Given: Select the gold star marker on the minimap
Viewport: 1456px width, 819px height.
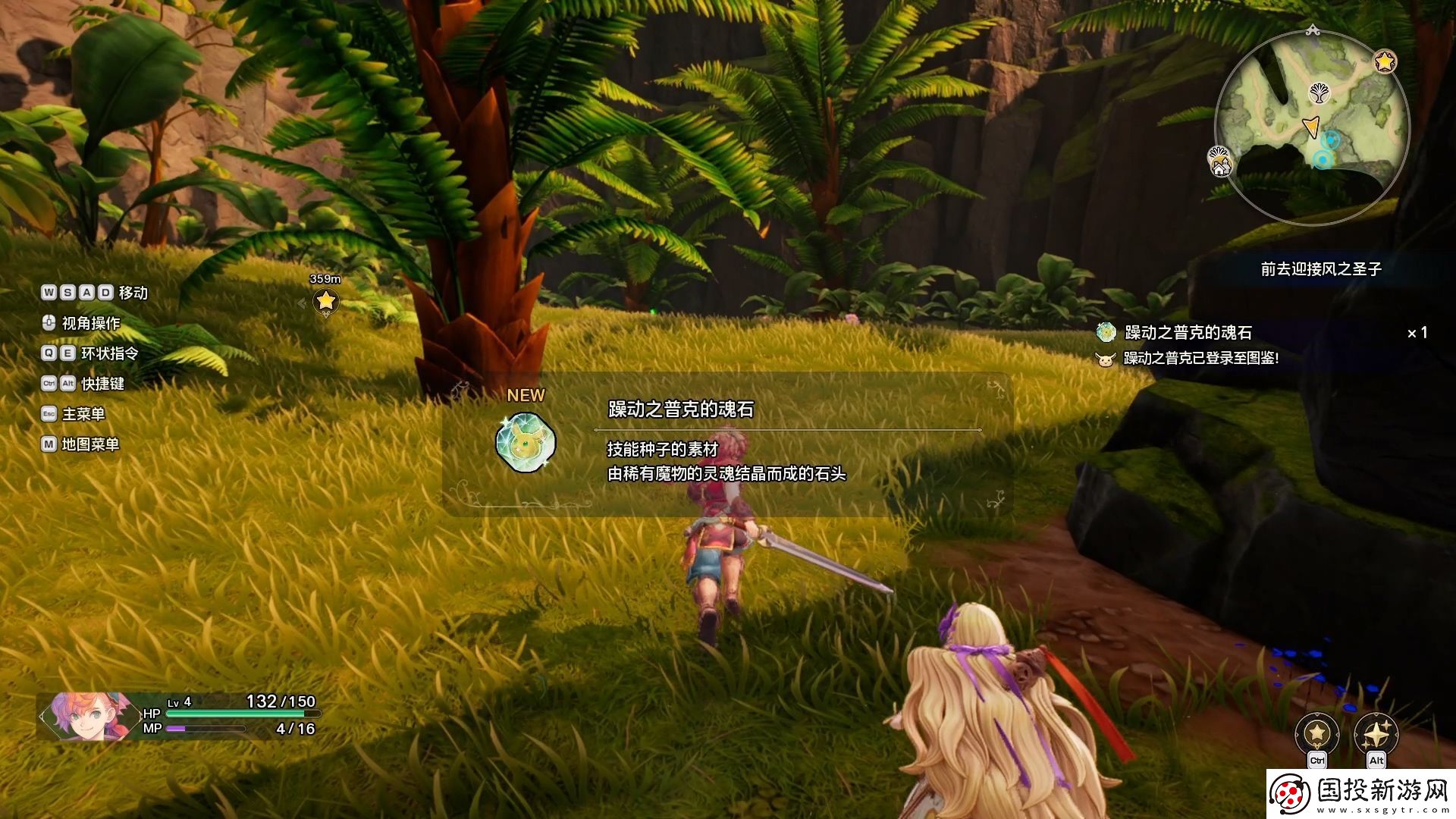Looking at the screenshot, I should [1385, 61].
